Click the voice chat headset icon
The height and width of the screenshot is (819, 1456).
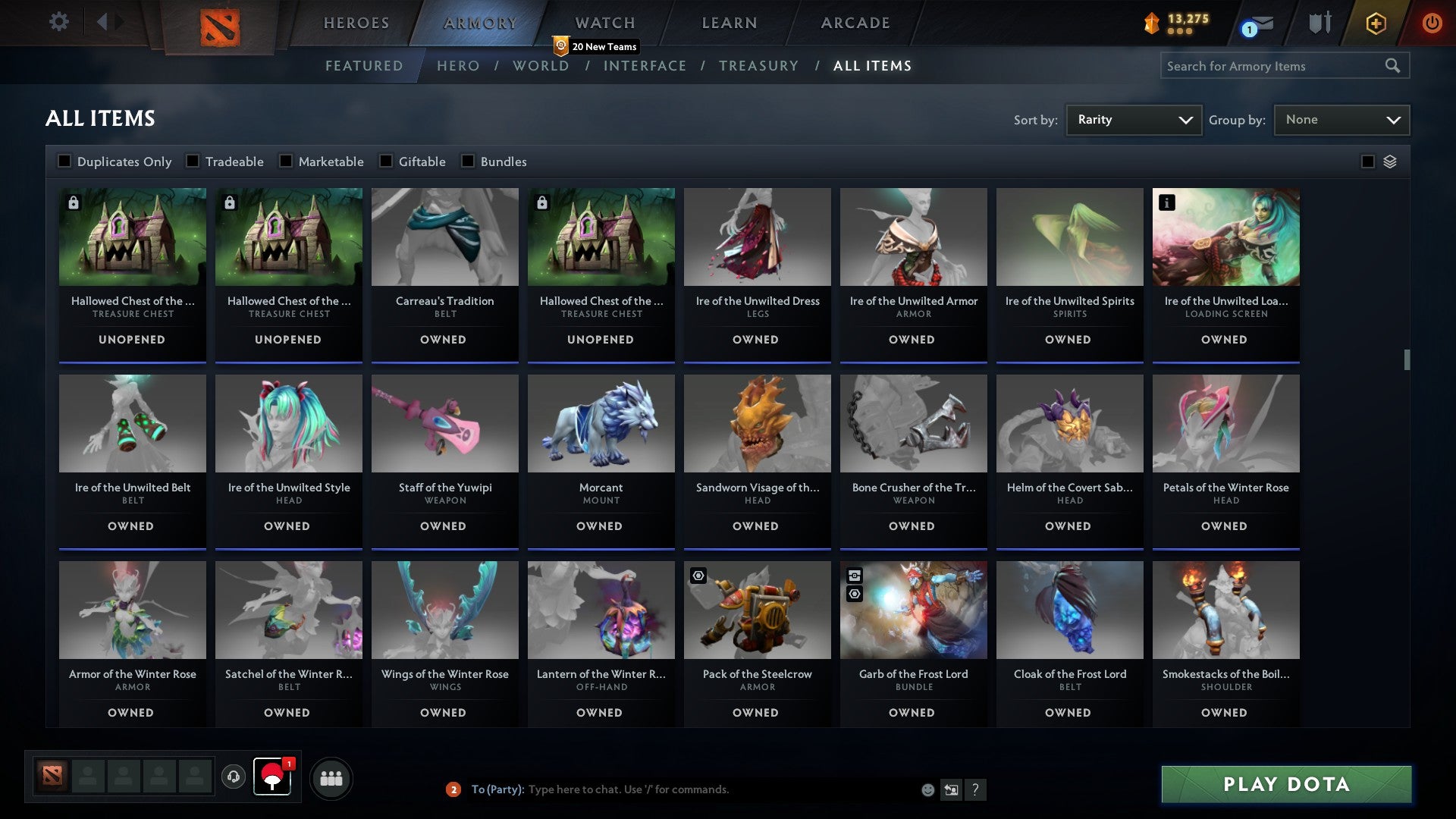pyautogui.click(x=235, y=778)
